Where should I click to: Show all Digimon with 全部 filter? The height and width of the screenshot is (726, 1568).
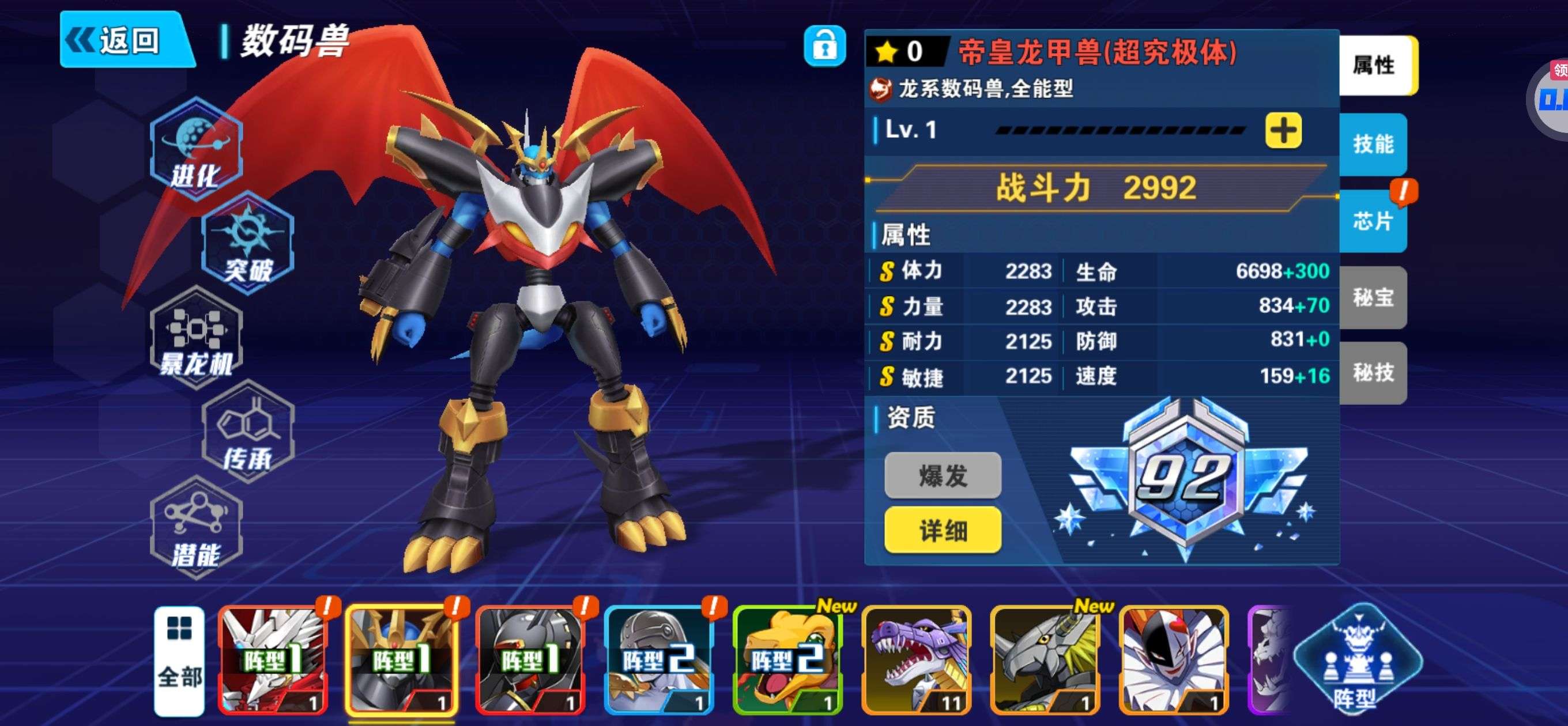179,661
